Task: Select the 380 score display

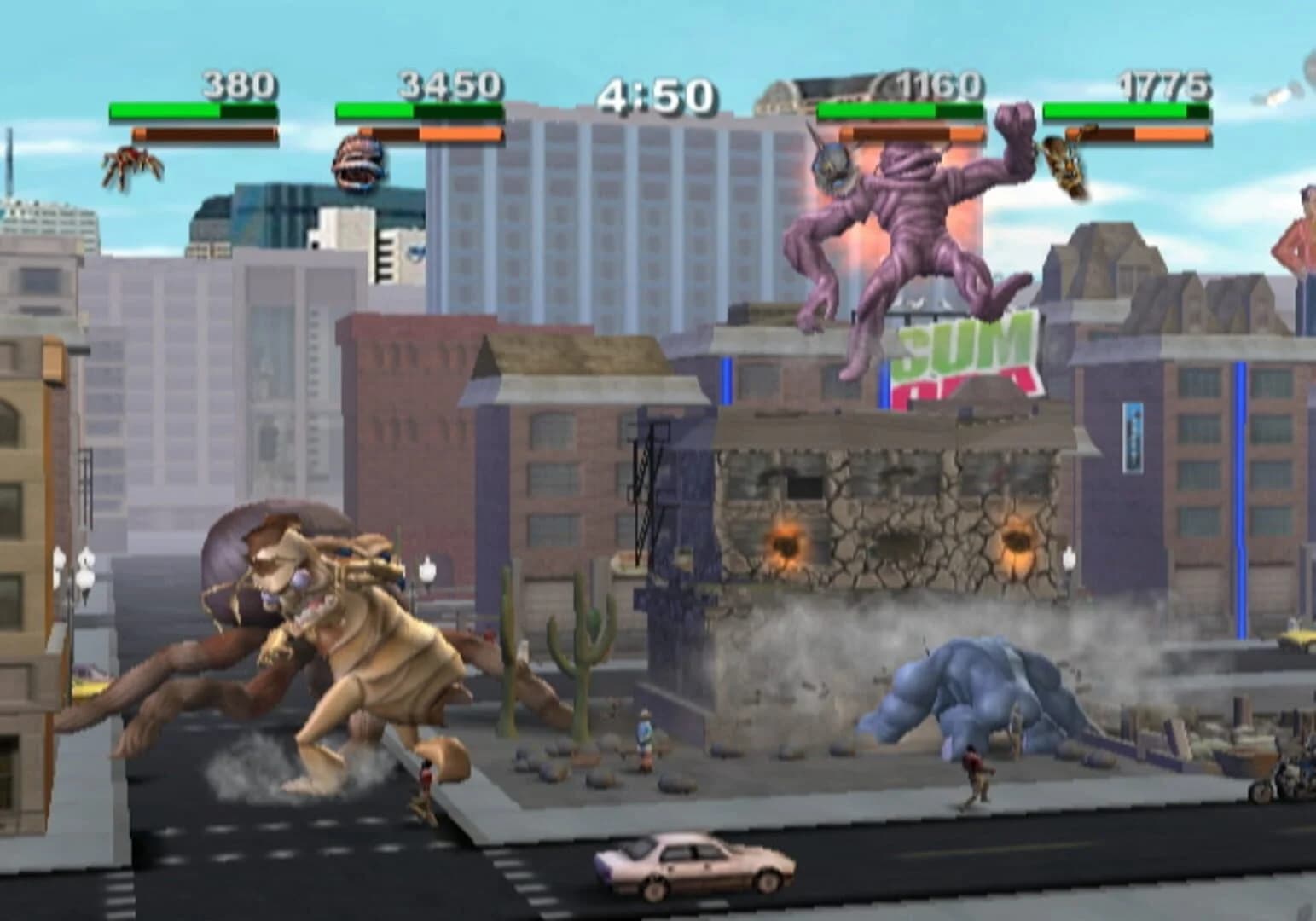Action: coord(239,85)
